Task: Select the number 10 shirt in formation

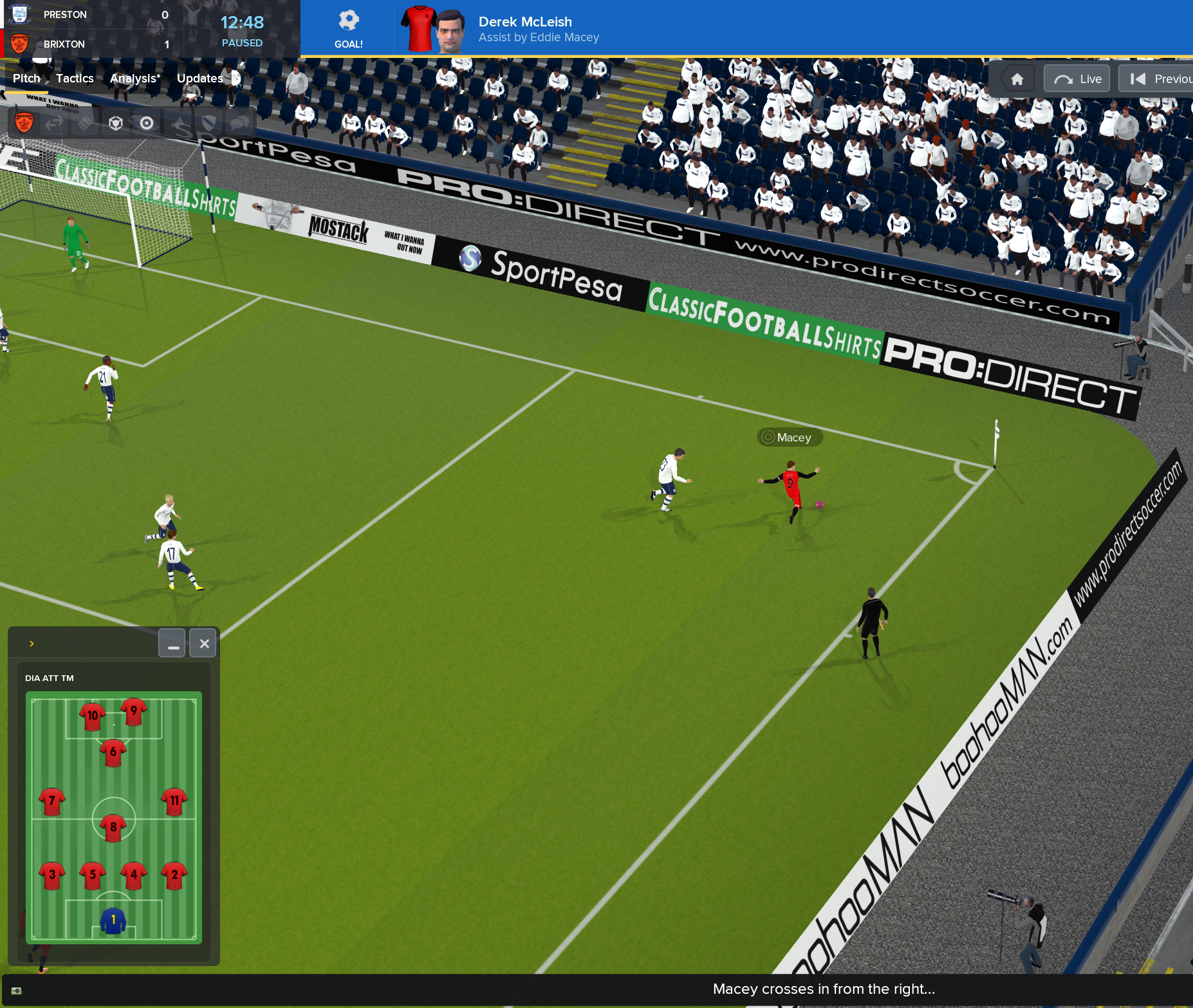Action: click(93, 716)
